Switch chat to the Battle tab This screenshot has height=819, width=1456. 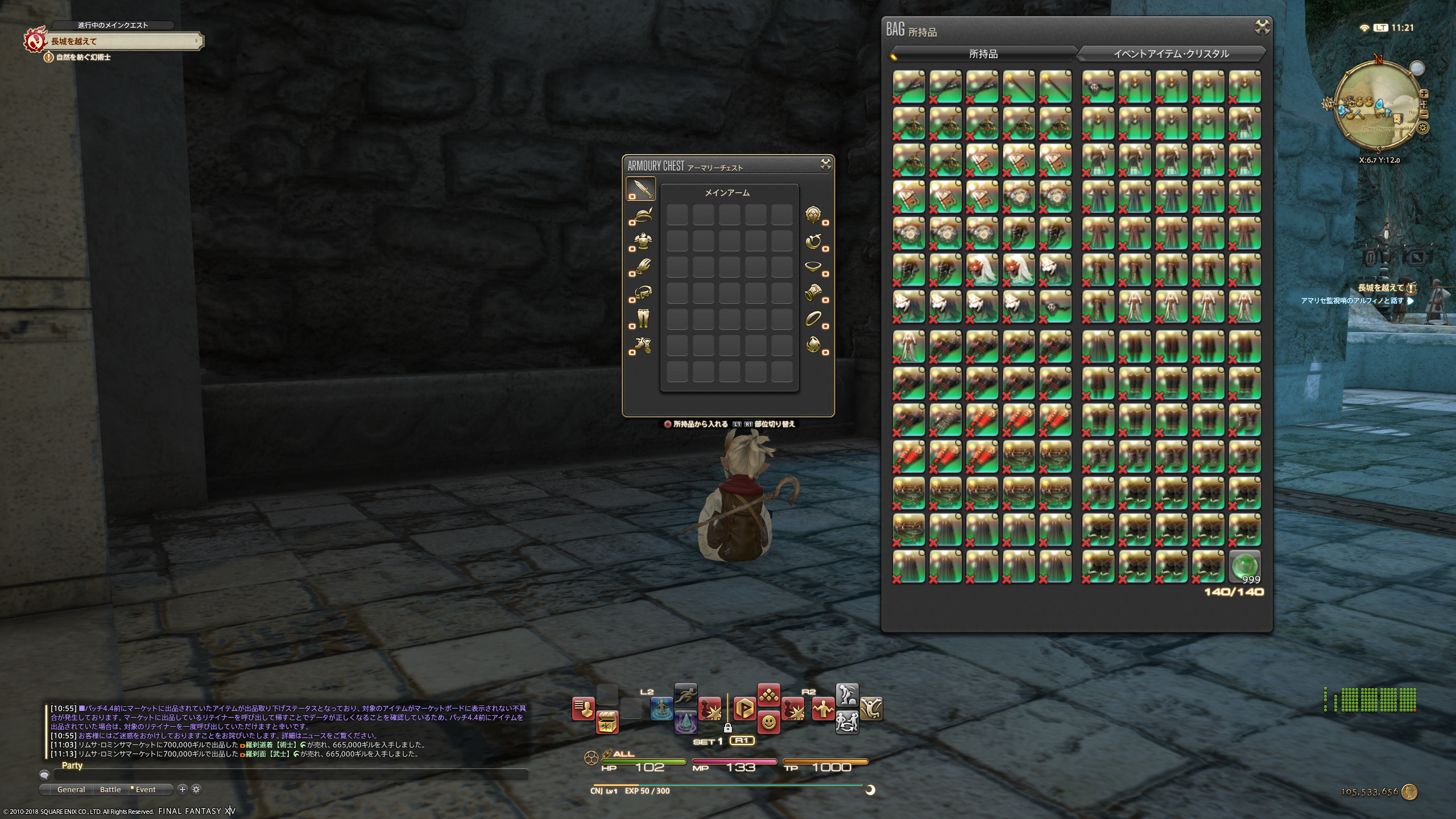[110, 789]
